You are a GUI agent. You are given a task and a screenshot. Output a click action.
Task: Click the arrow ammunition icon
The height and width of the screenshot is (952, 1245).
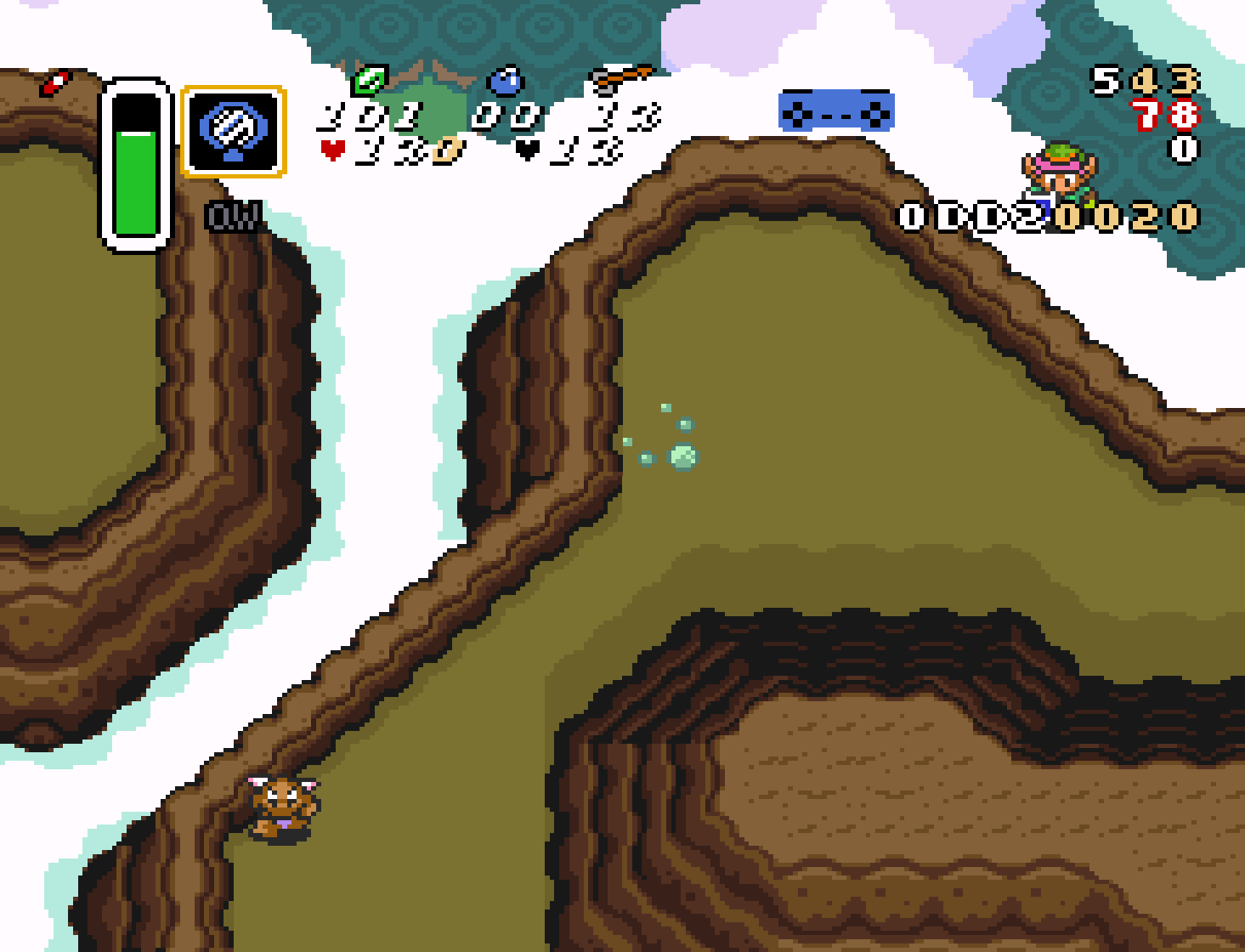(x=618, y=78)
